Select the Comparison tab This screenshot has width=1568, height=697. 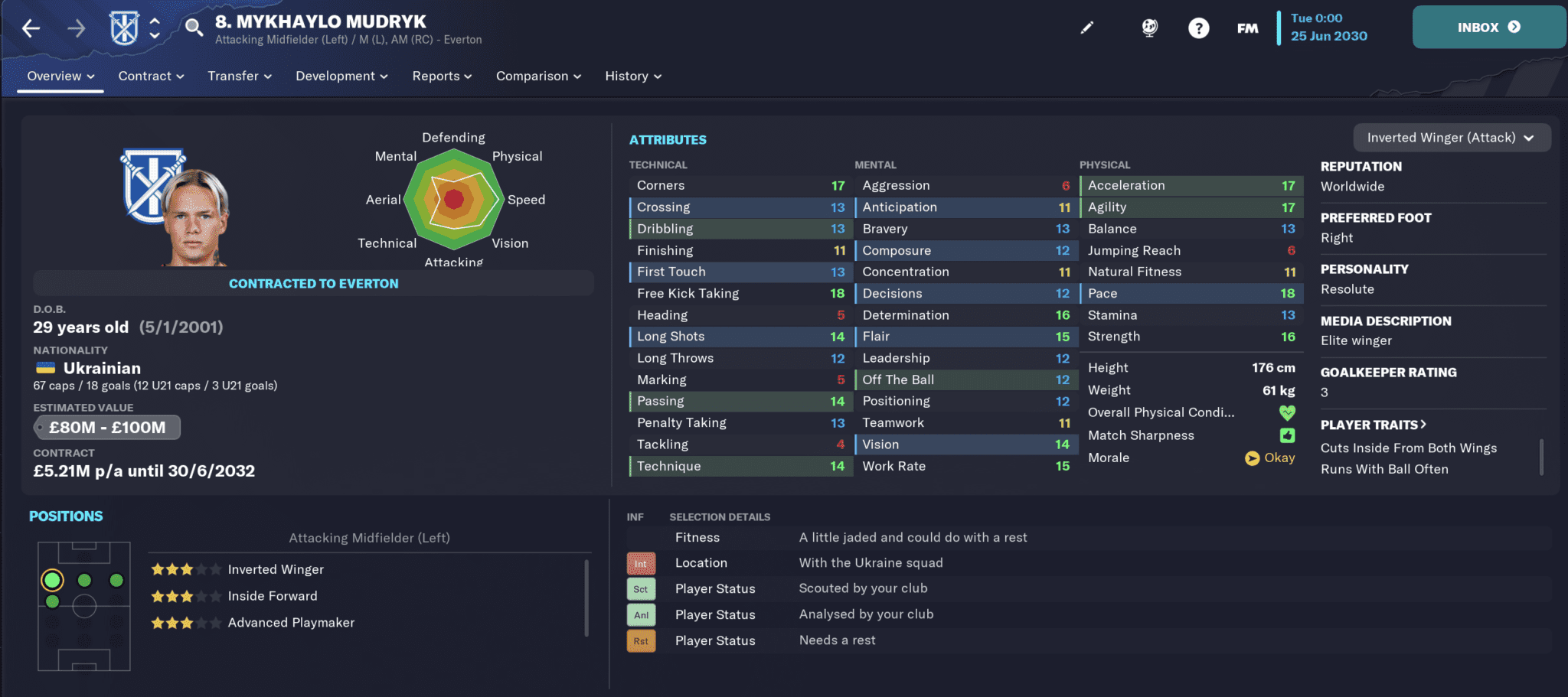click(538, 77)
